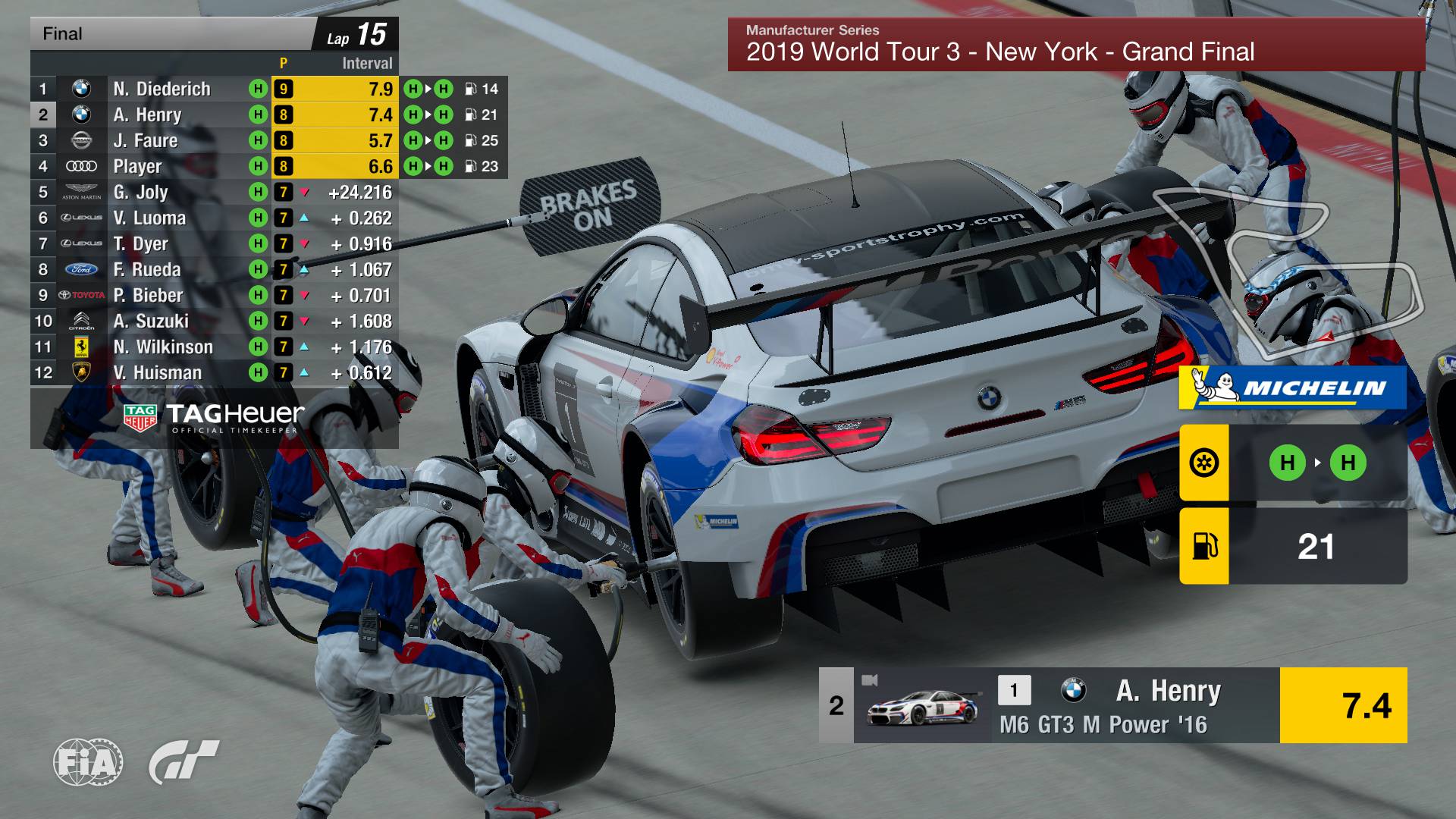Select V. Luoma in the standings
The image size is (1456, 819).
pyautogui.click(x=149, y=218)
